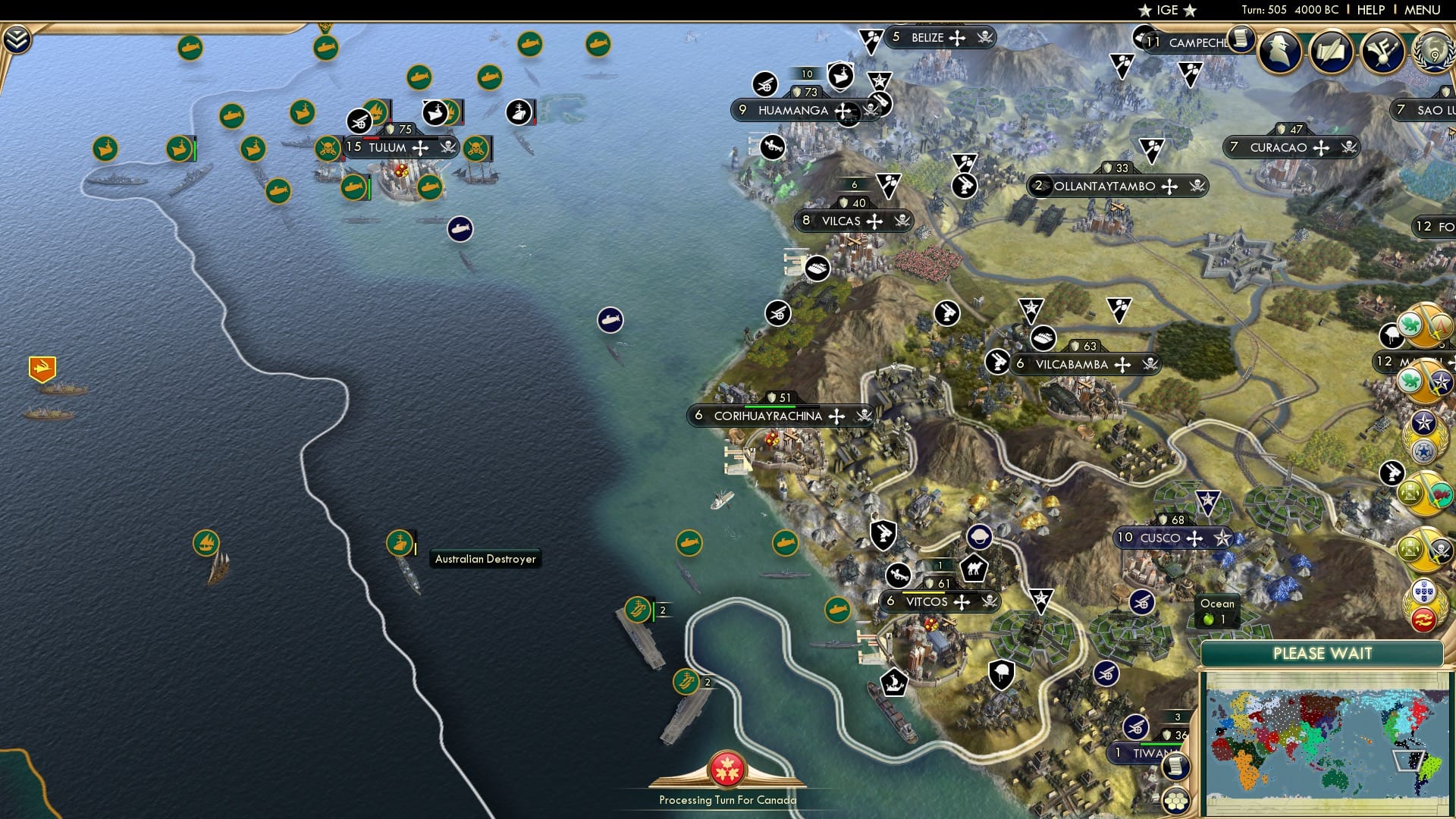Select the golden horn notification badge on left edge
Viewport: 1456px width, 819px height.
tap(42, 369)
